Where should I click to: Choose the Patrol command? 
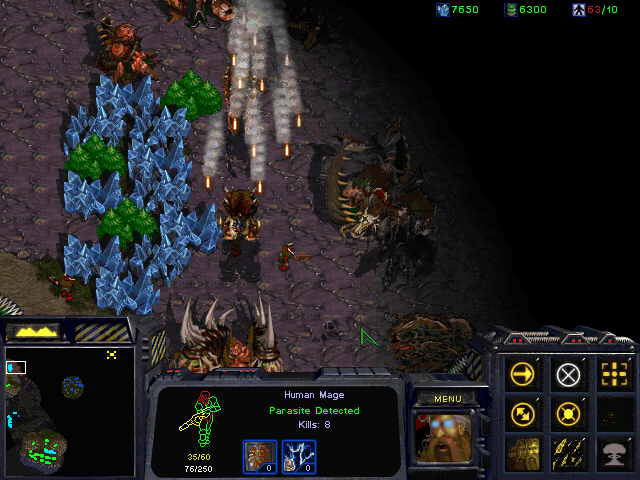click(523, 413)
